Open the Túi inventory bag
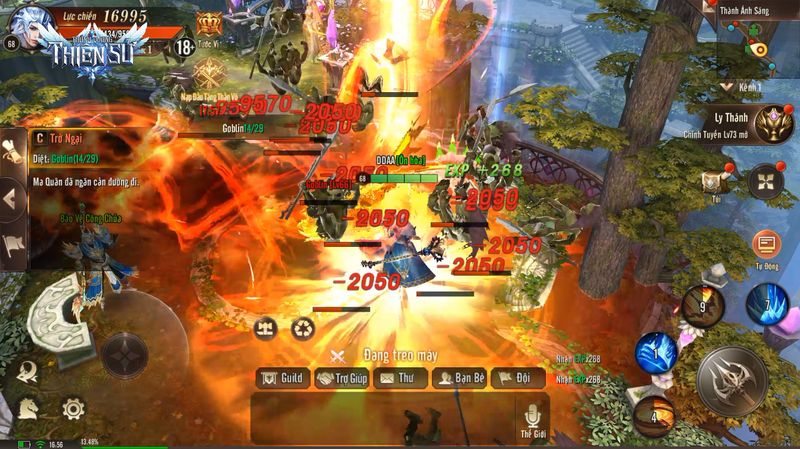 713,183
